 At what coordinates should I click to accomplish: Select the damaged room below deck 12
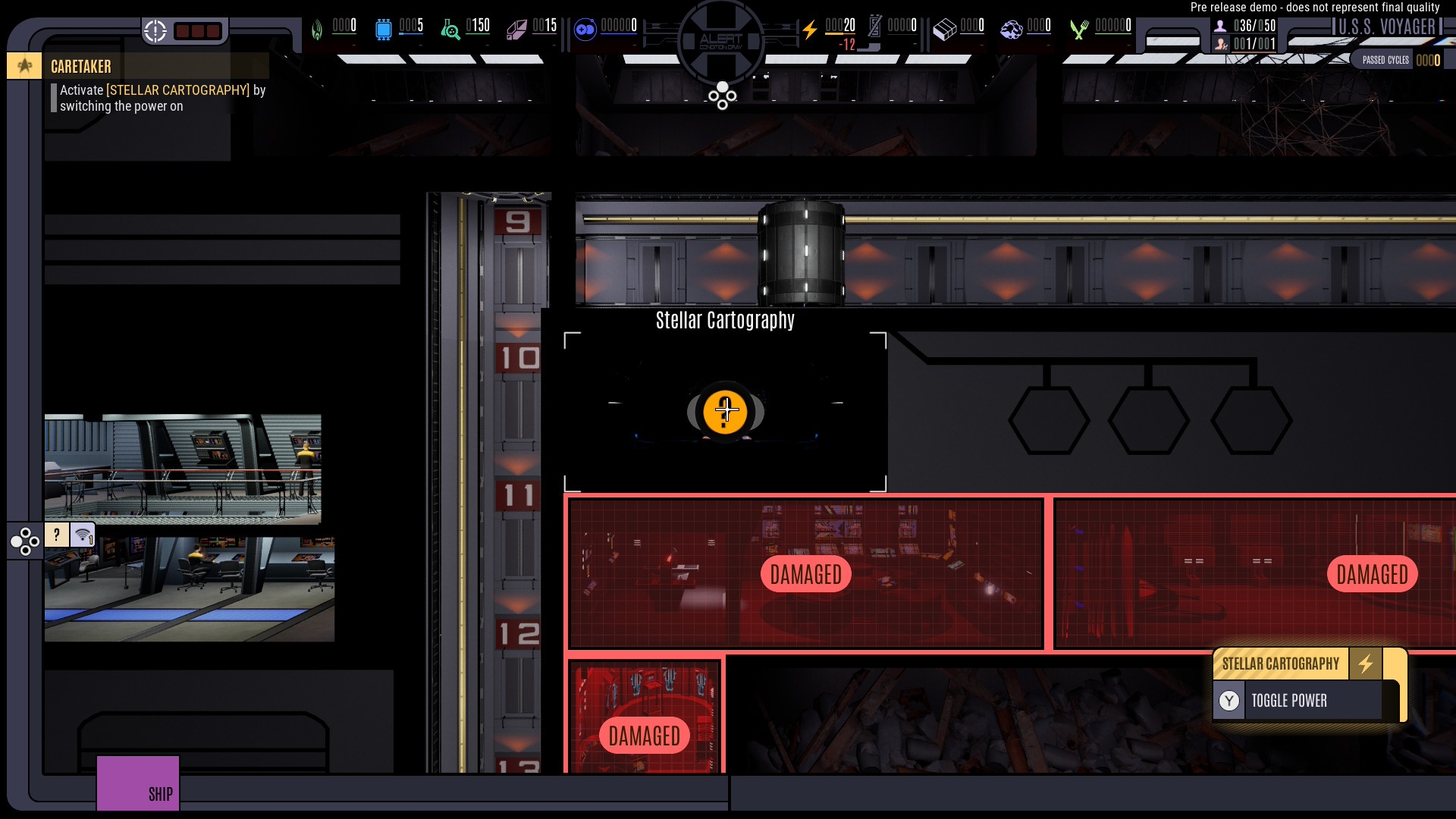(644, 717)
